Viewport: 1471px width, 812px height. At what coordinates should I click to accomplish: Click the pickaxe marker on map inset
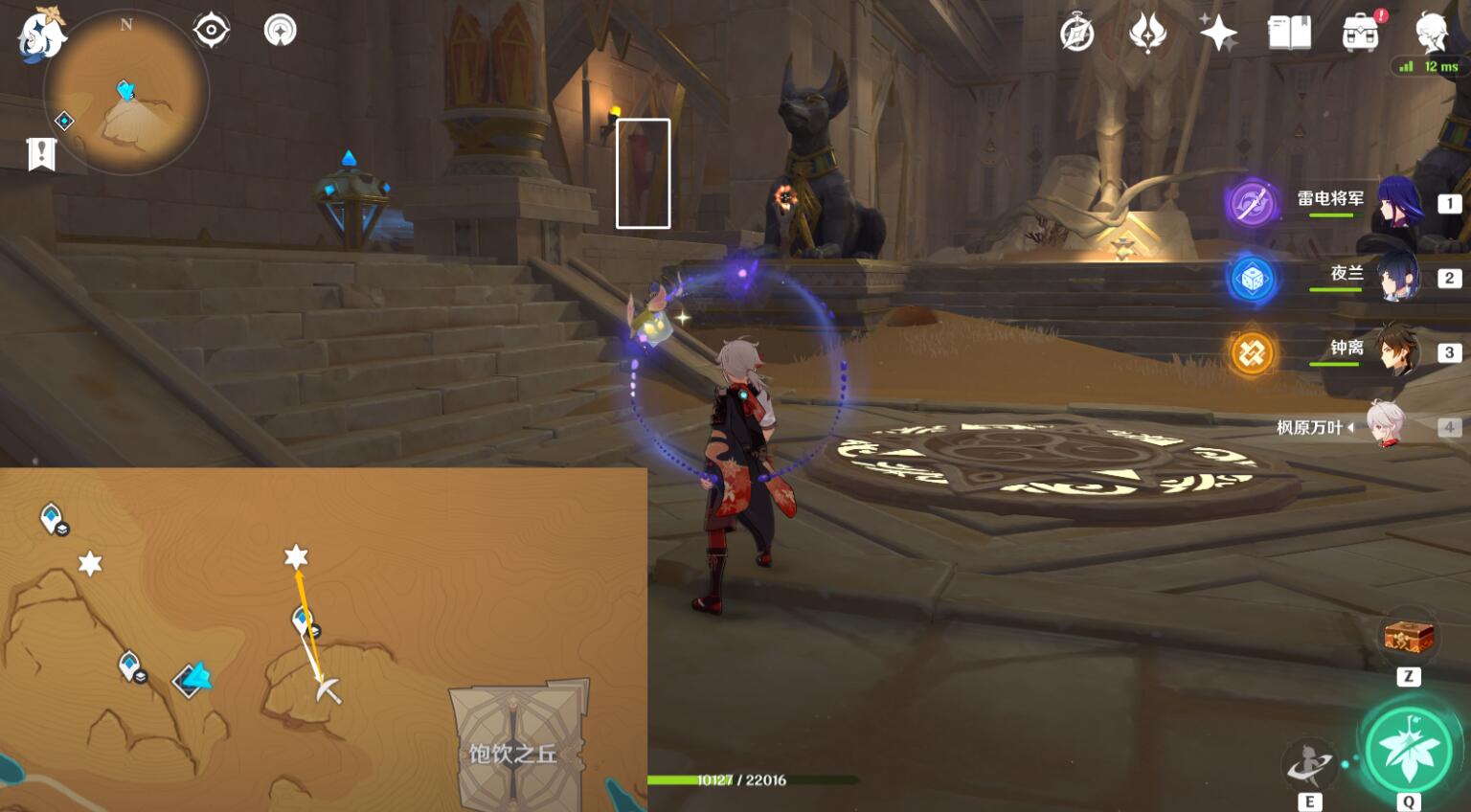[x=328, y=689]
